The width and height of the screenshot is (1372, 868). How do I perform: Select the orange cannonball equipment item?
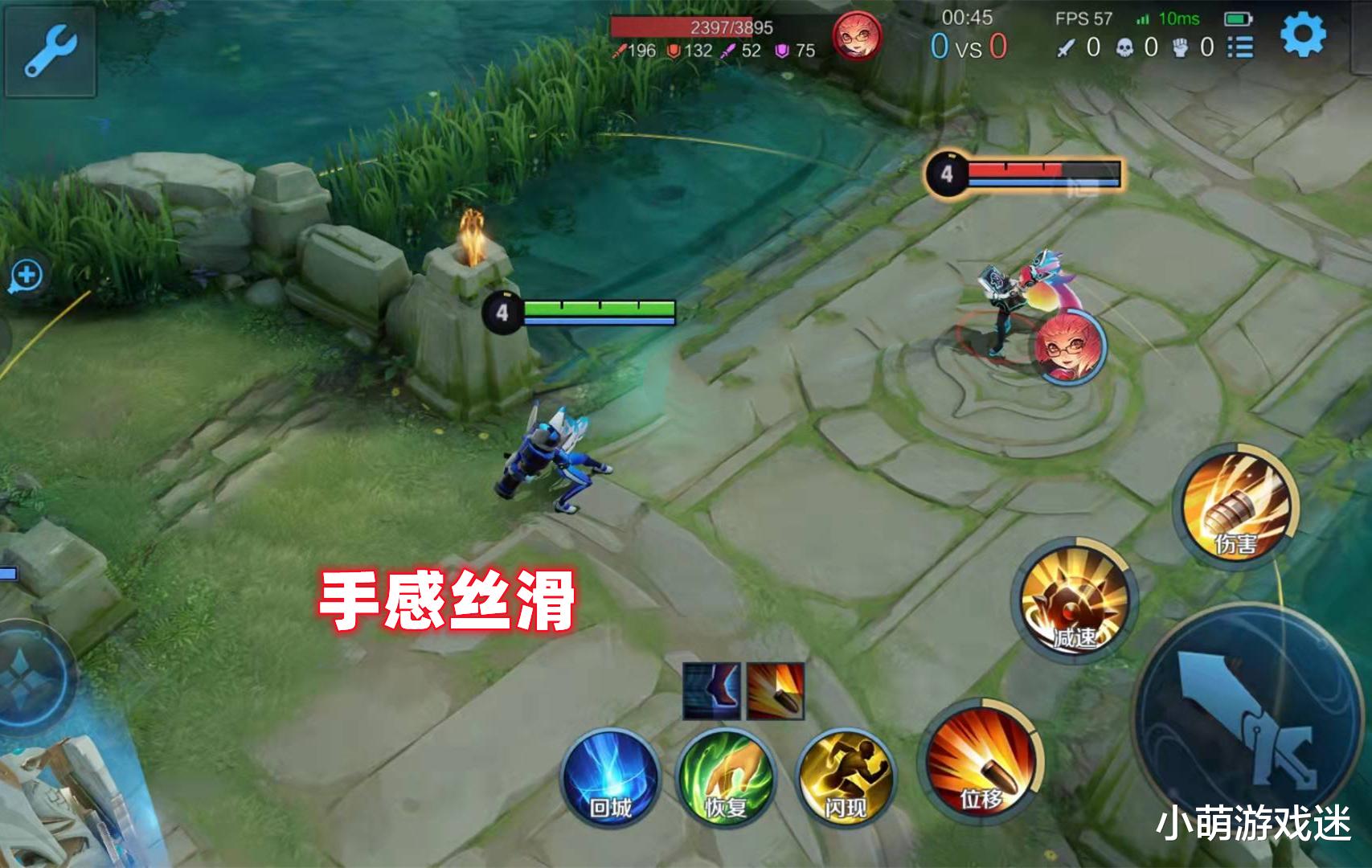point(772,687)
